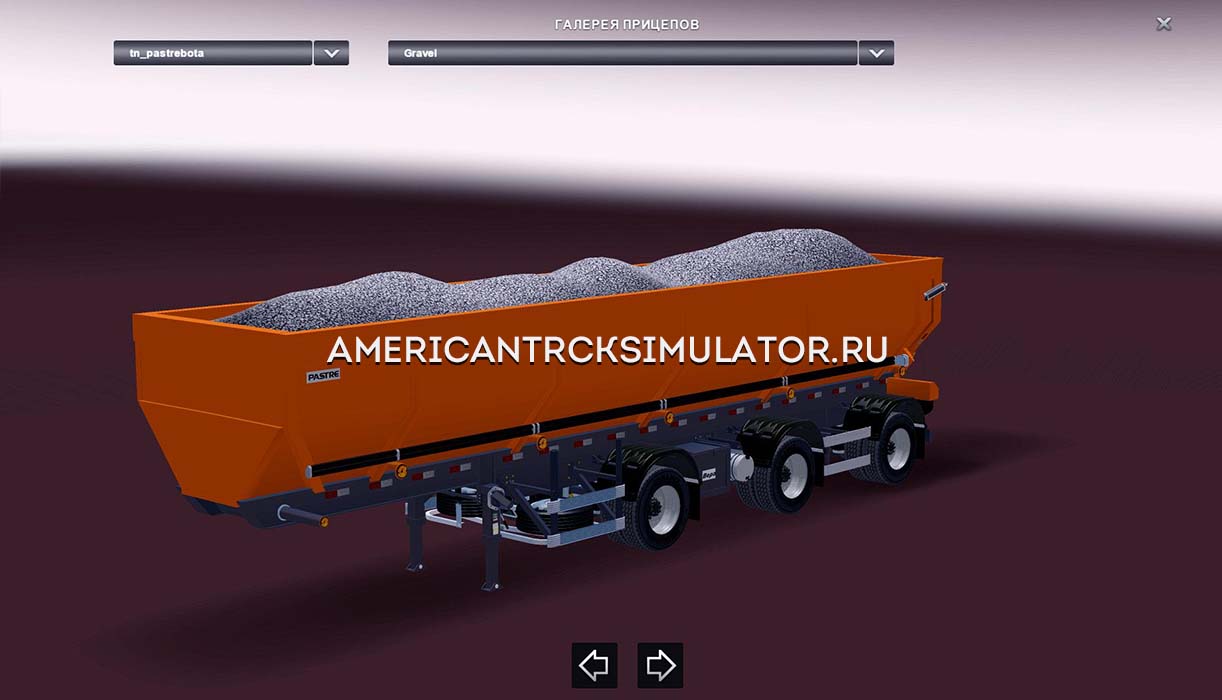Open the tn_pastrebota trailer dropdown
The height and width of the screenshot is (700, 1222).
tap(213, 53)
